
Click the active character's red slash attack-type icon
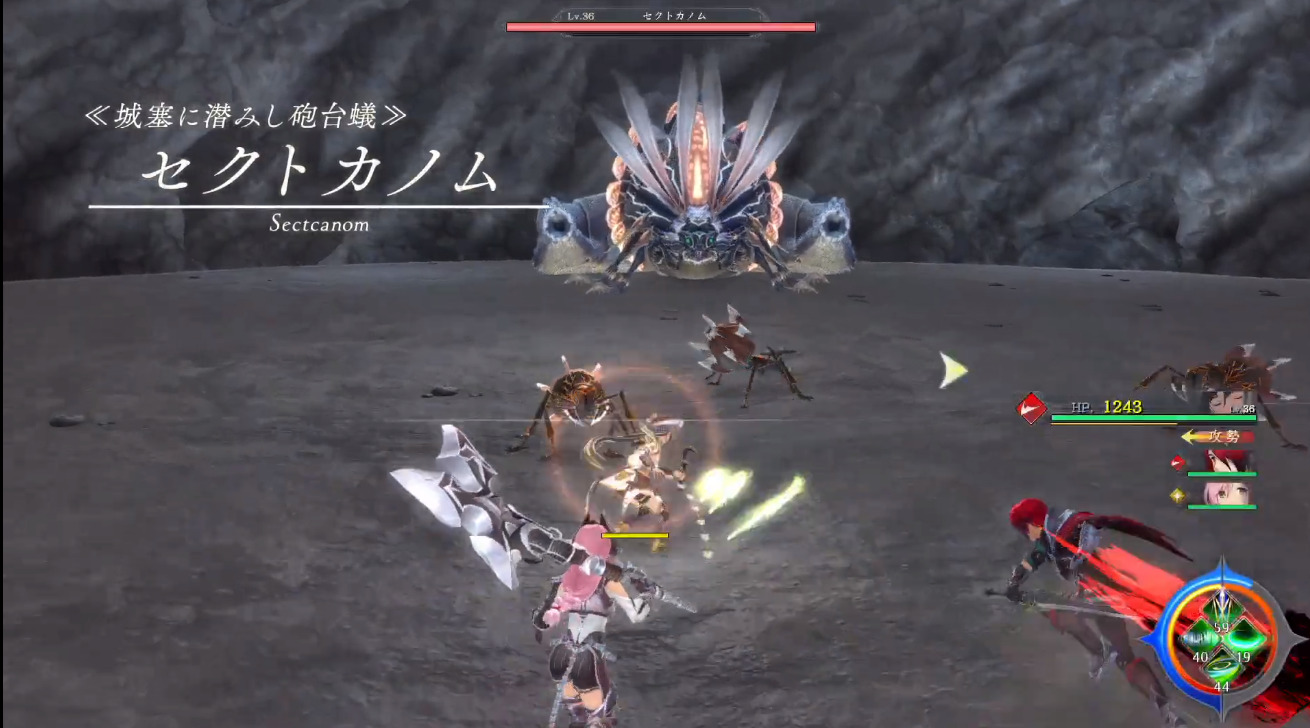[x=1032, y=408]
